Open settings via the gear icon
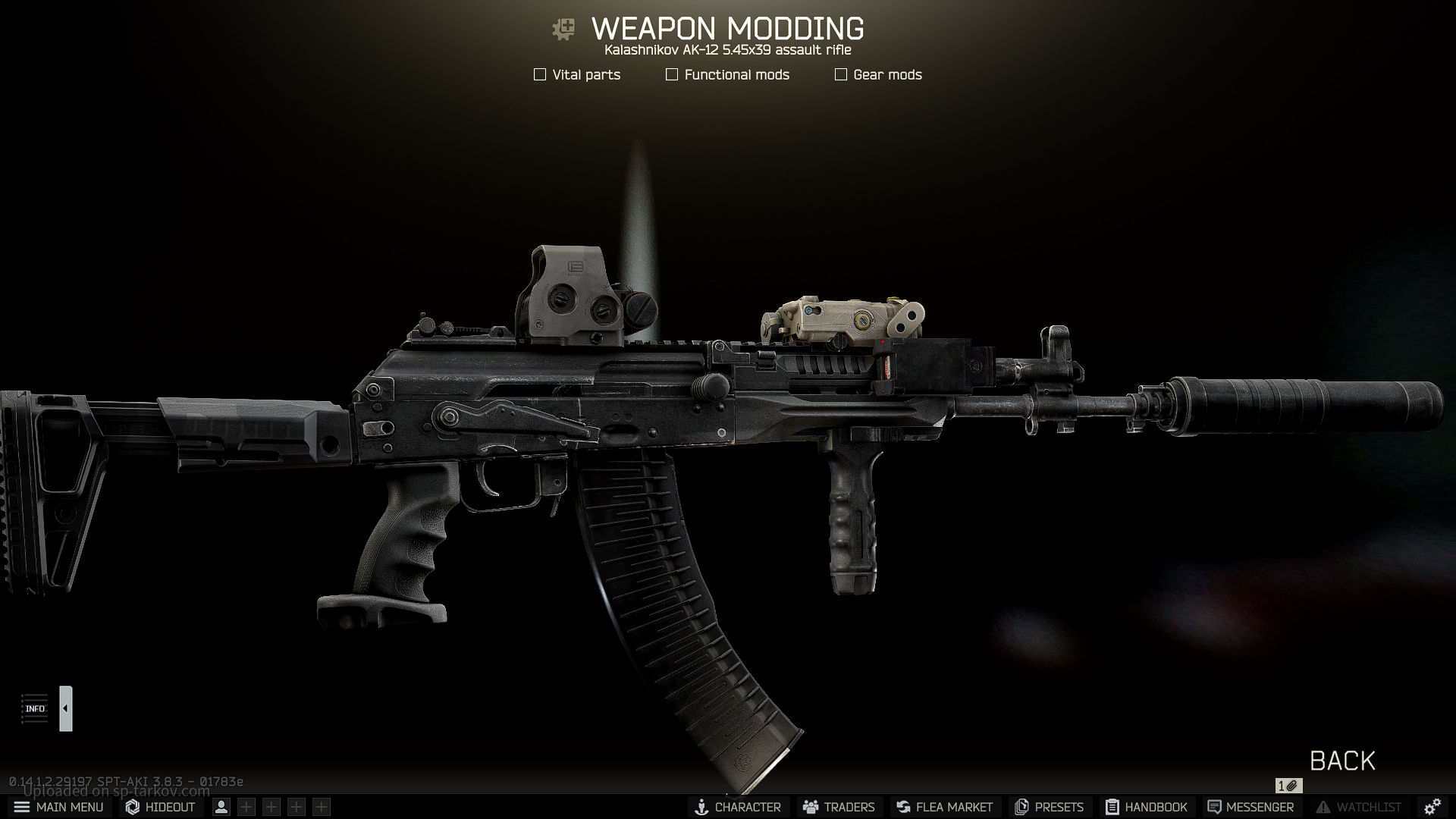 click(x=1432, y=807)
